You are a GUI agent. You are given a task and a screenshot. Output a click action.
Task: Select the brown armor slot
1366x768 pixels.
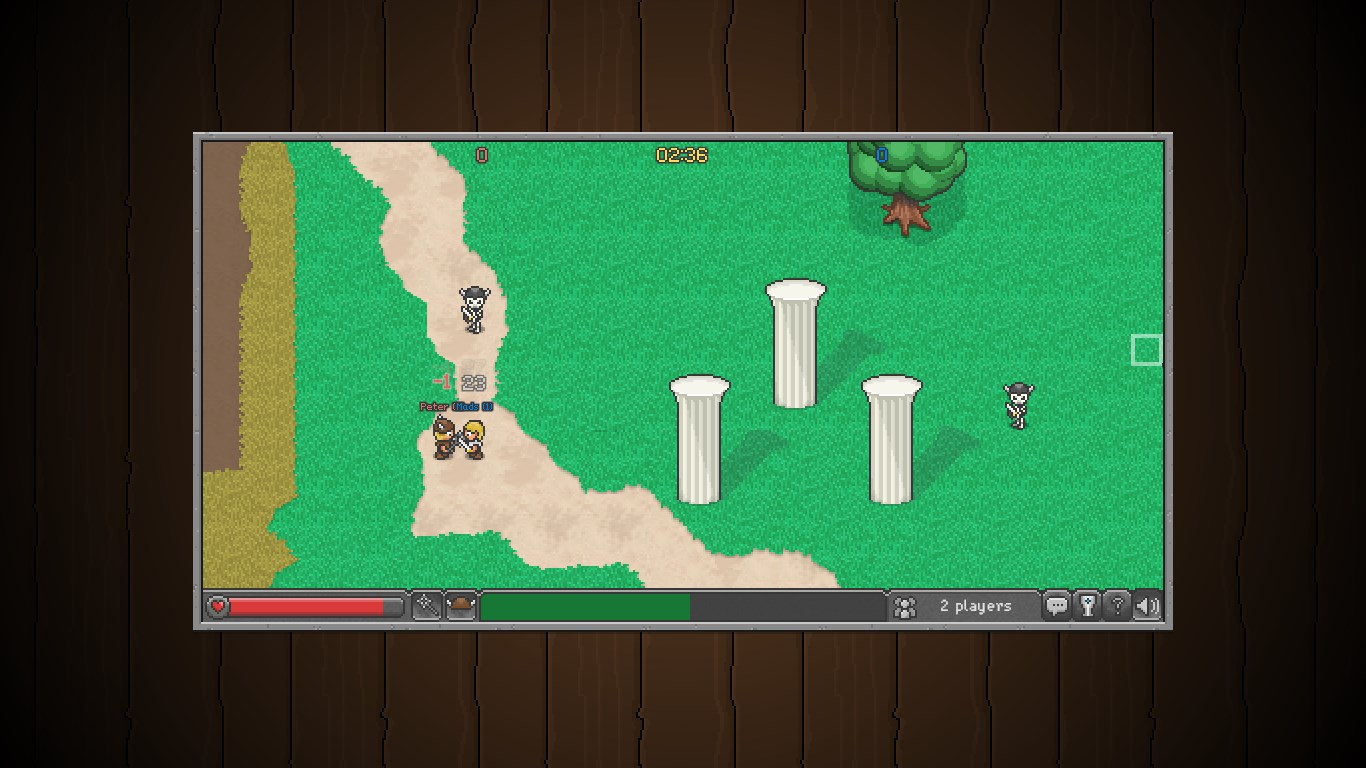(x=460, y=606)
